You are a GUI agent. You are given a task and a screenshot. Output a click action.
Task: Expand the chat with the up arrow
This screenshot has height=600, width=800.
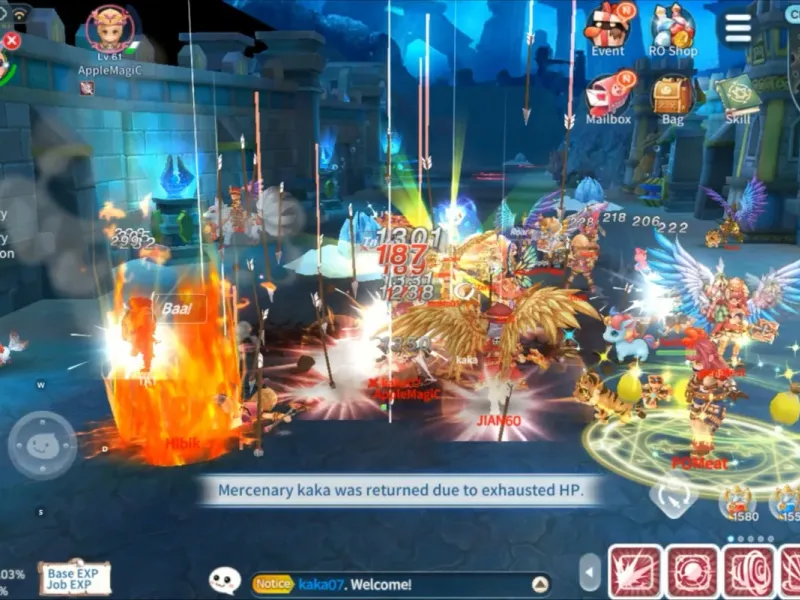(x=540, y=584)
